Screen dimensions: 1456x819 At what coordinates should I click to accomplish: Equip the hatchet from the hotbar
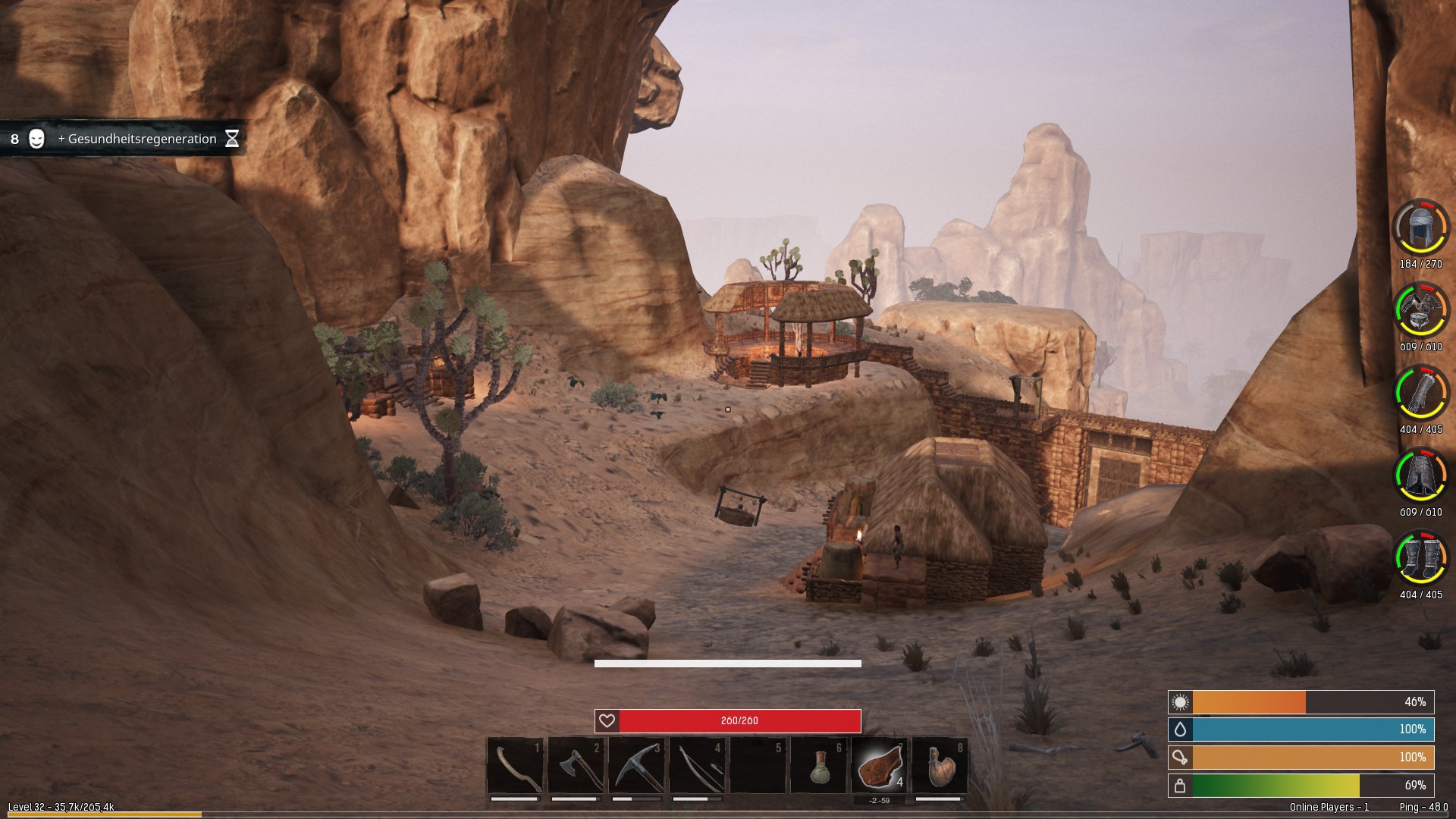pos(576,766)
